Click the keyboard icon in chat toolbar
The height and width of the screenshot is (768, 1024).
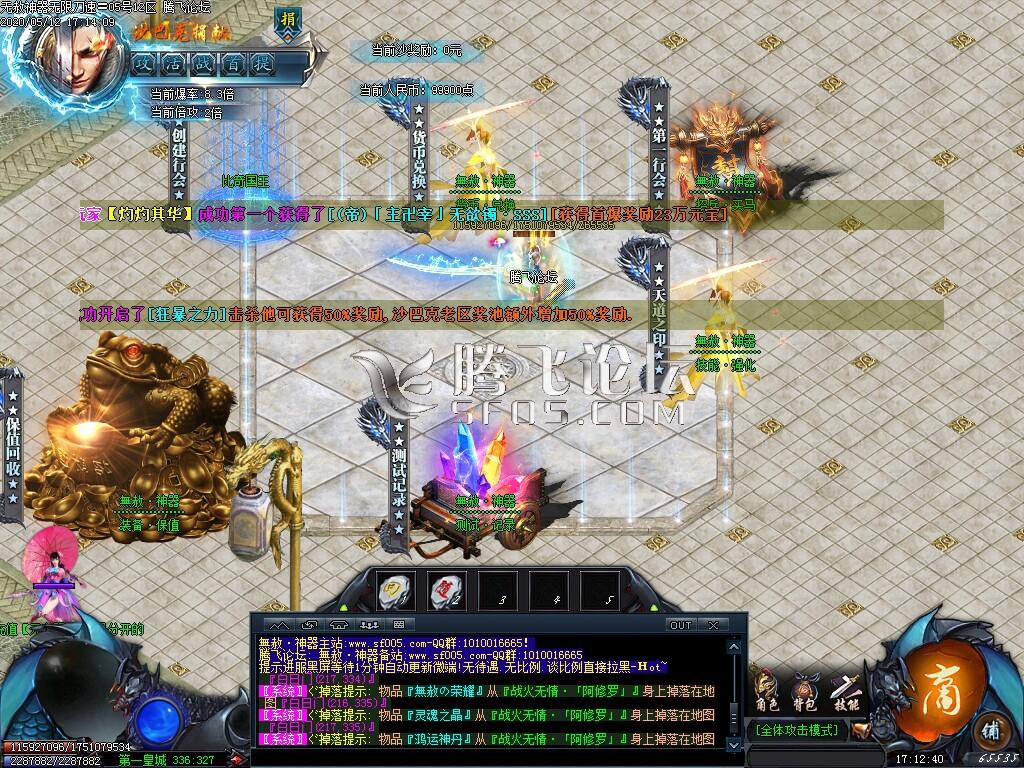click(x=399, y=625)
